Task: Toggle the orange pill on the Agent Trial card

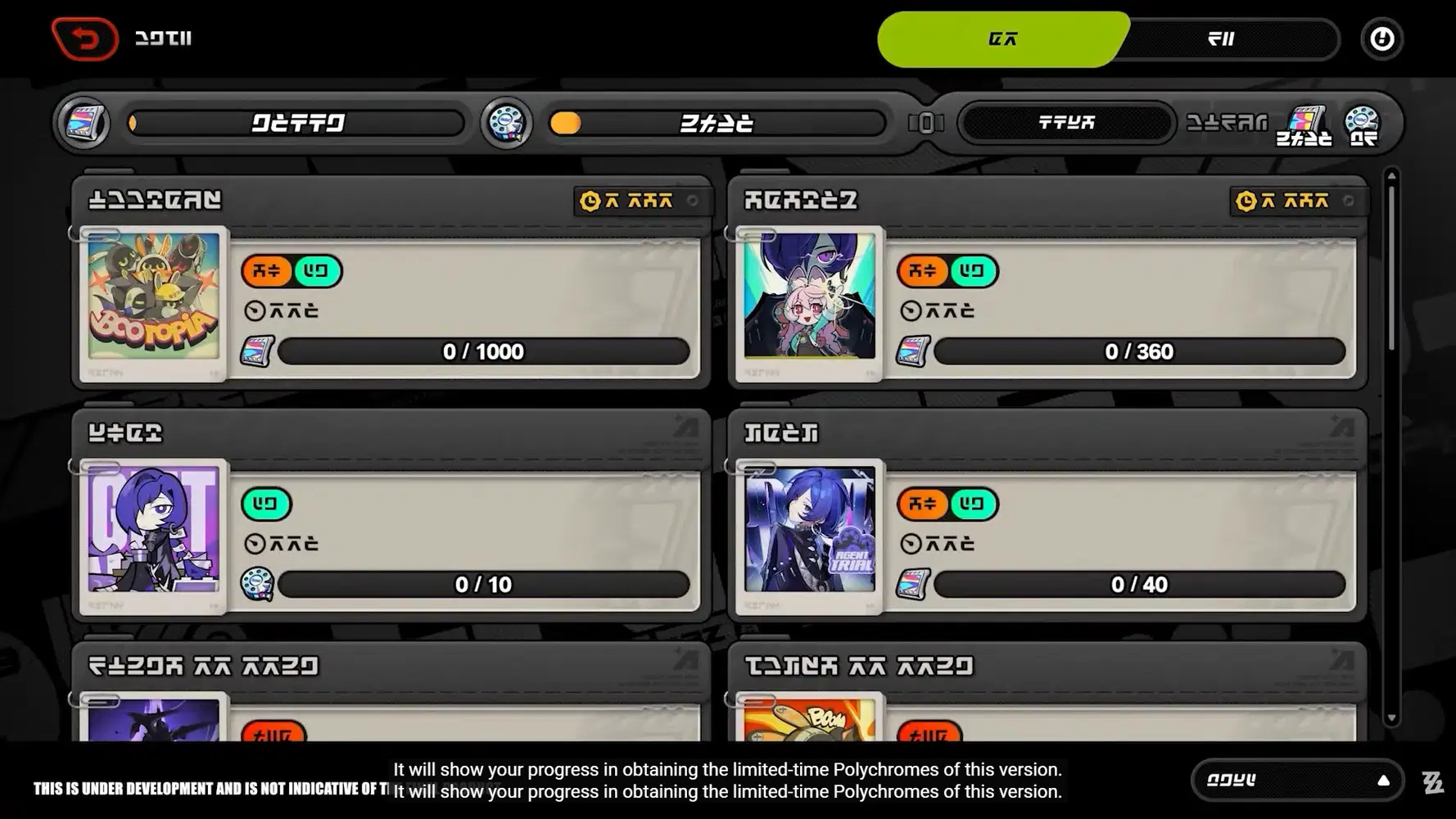Action: (923, 504)
